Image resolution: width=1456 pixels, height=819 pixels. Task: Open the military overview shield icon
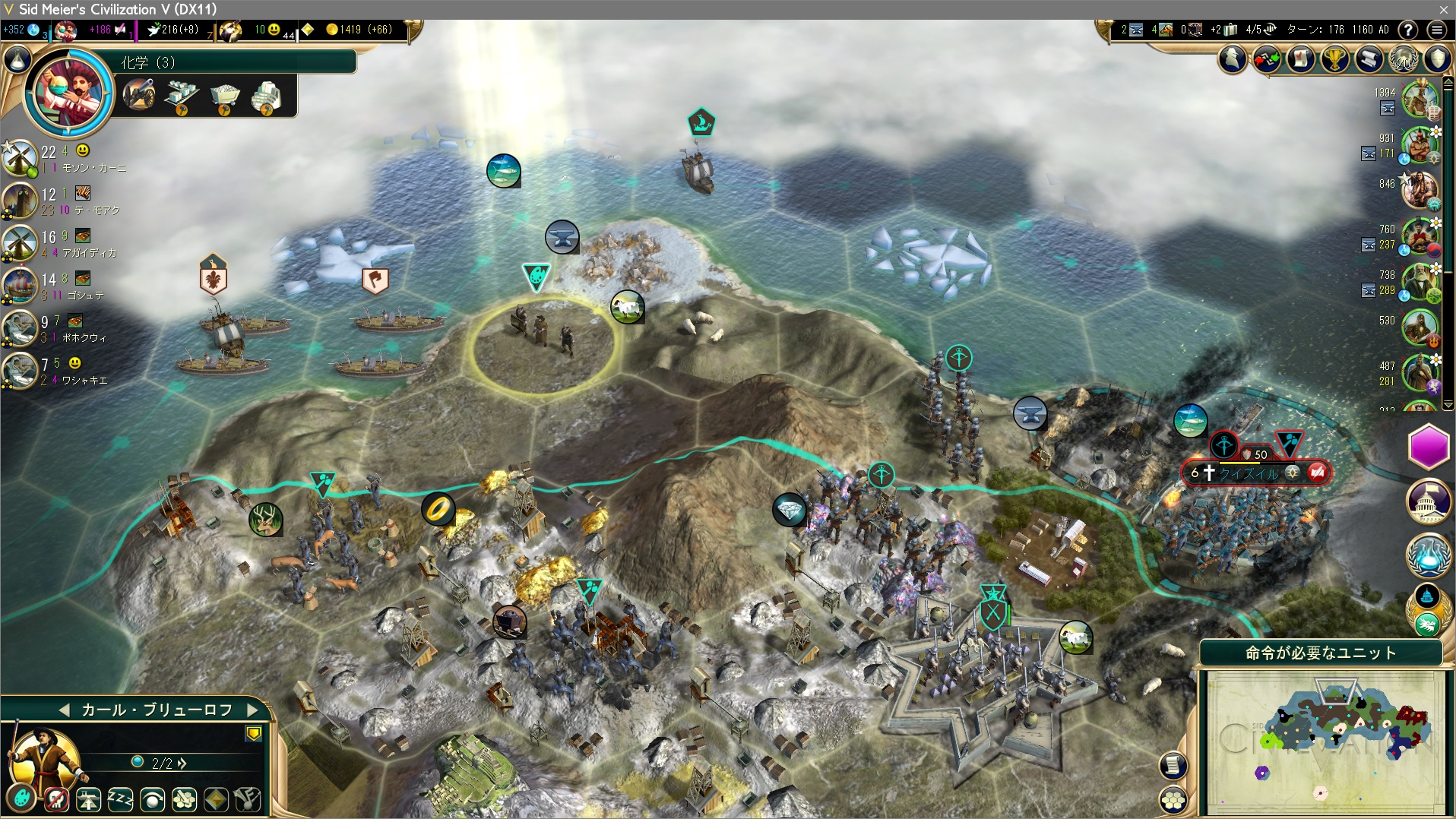click(1438, 58)
